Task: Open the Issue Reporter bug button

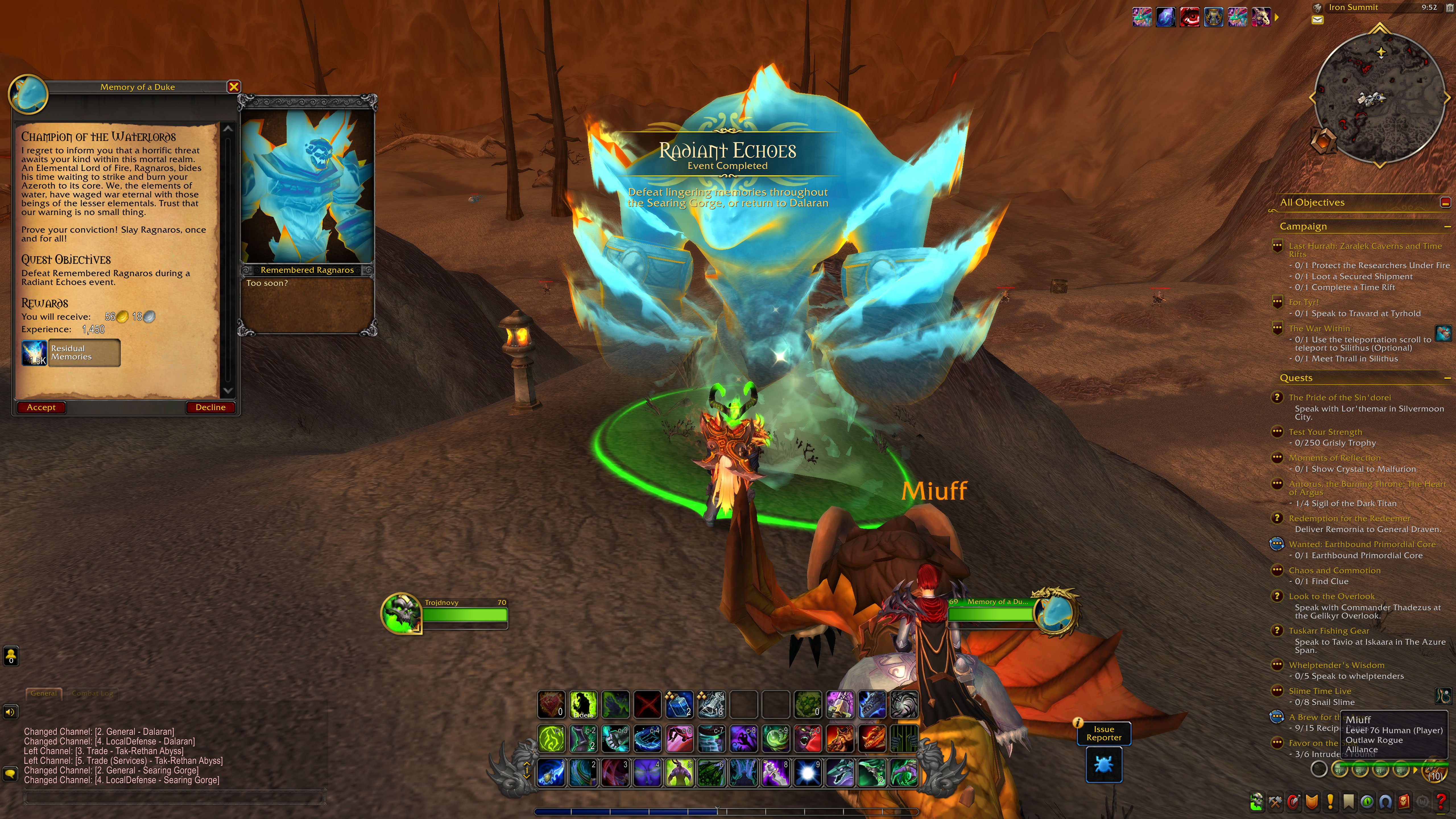Action: [1103, 764]
